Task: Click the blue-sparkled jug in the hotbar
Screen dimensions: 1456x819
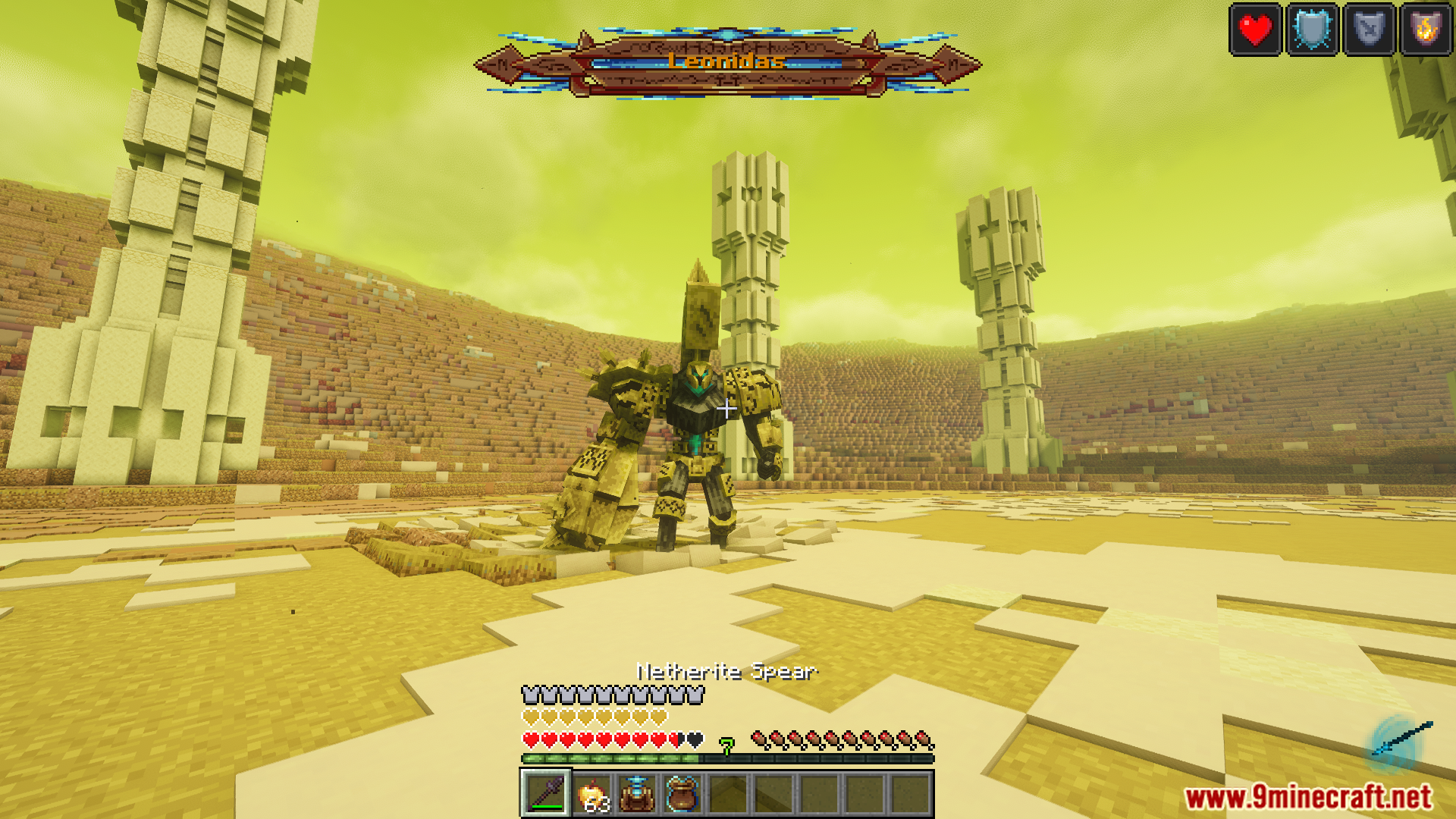Action: (638, 793)
